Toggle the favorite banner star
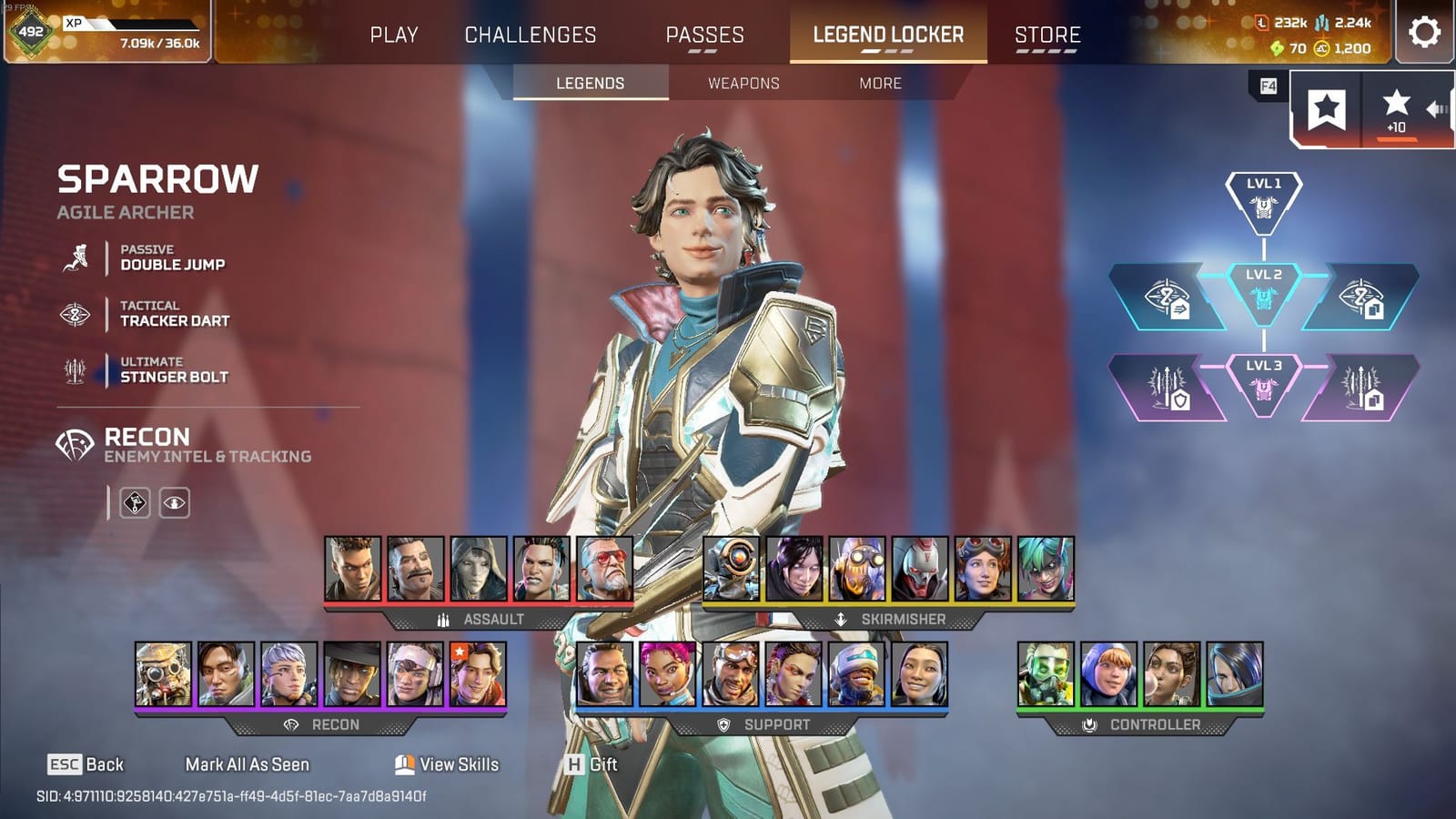Image resolution: width=1456 pixels, height=819 pixels. pos(1326,108)
